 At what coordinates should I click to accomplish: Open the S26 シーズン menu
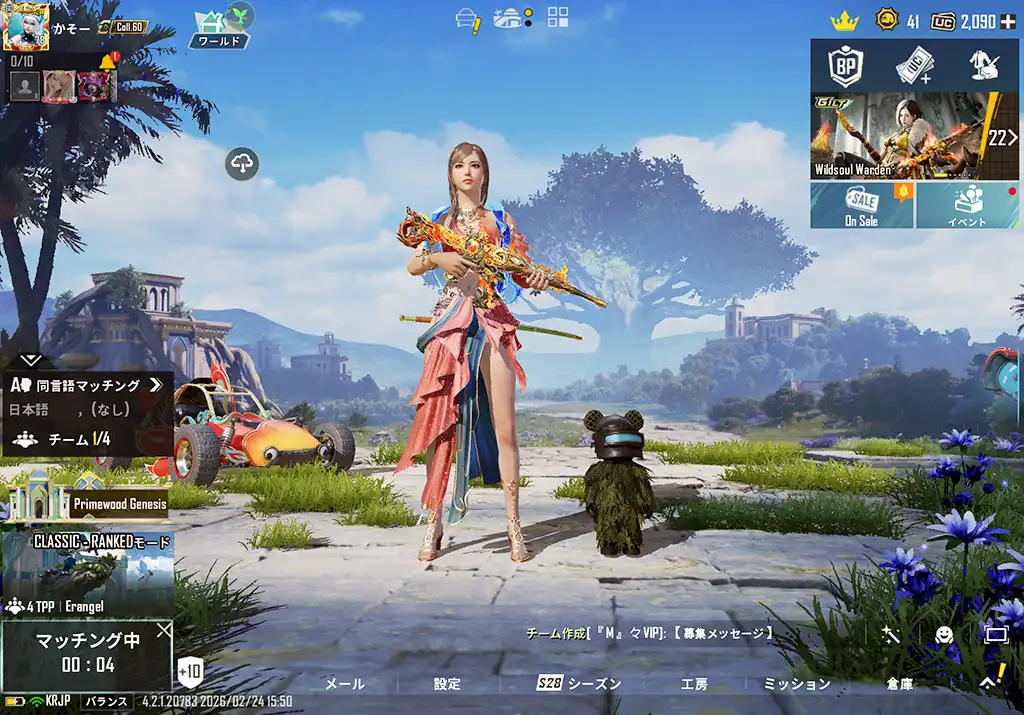[x=579, y=684]
